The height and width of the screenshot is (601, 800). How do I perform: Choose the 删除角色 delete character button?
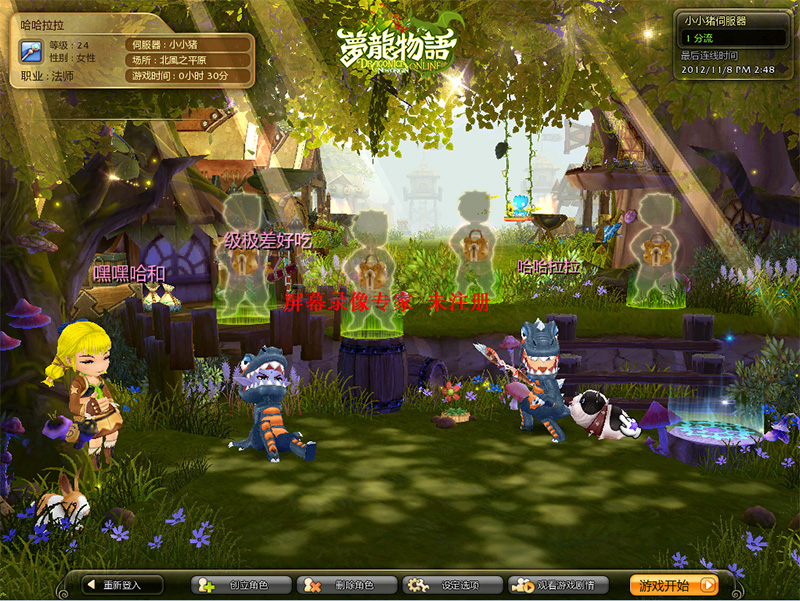tap(345, 585)
